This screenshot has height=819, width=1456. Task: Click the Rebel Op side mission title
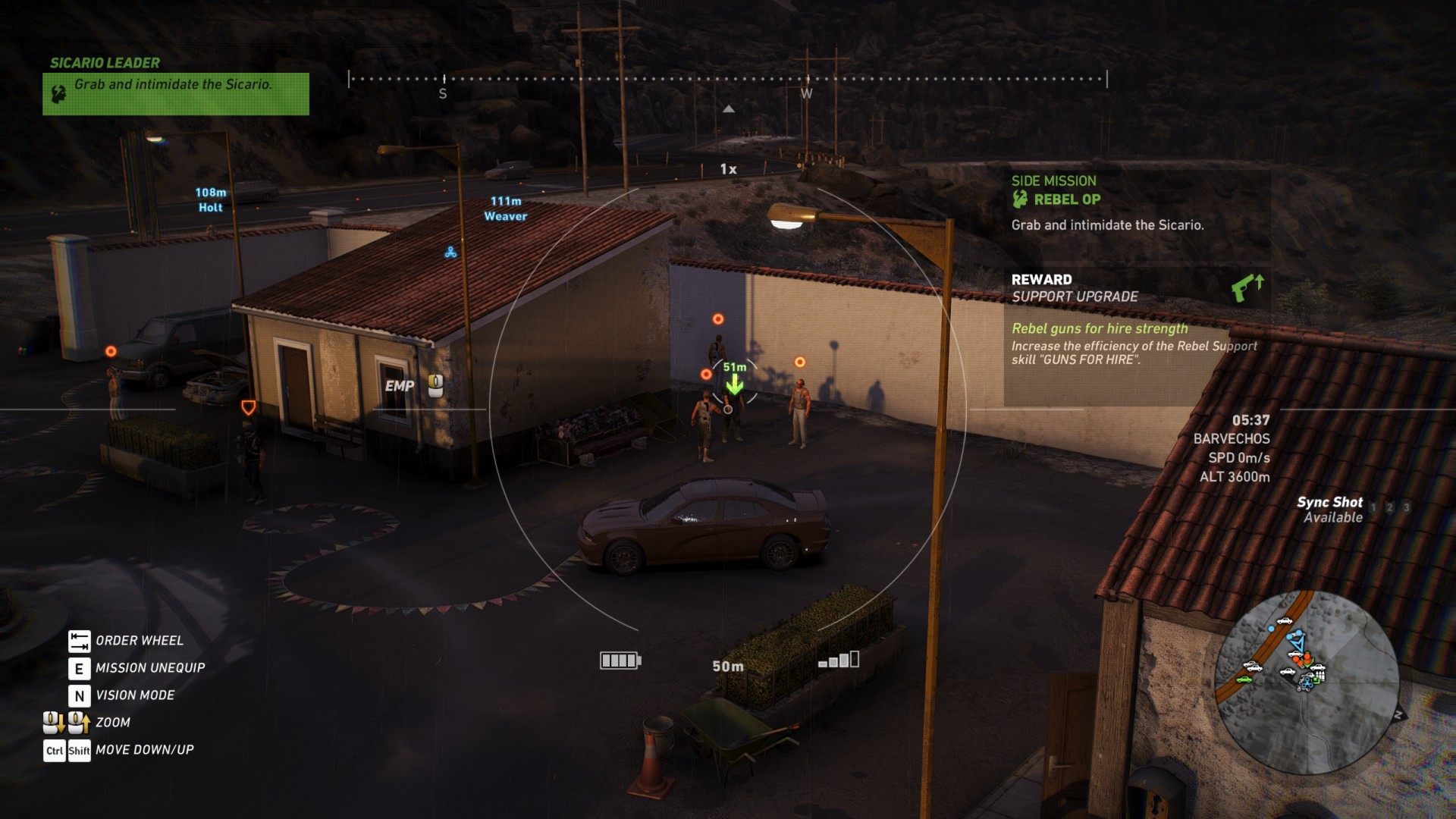point(1066,199)
